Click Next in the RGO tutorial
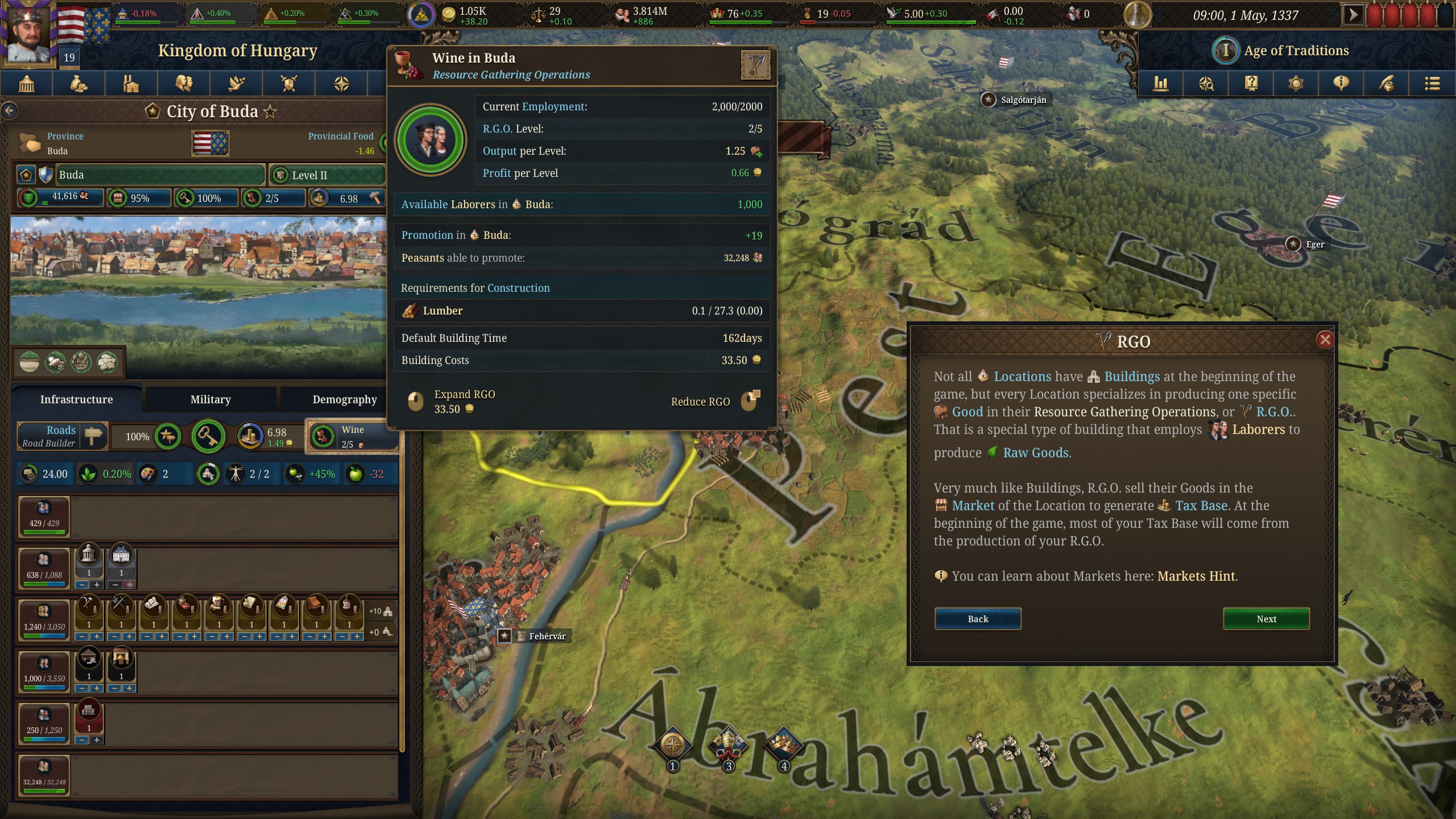This screenshot has width=1456, height=819. coord(1266,619)
